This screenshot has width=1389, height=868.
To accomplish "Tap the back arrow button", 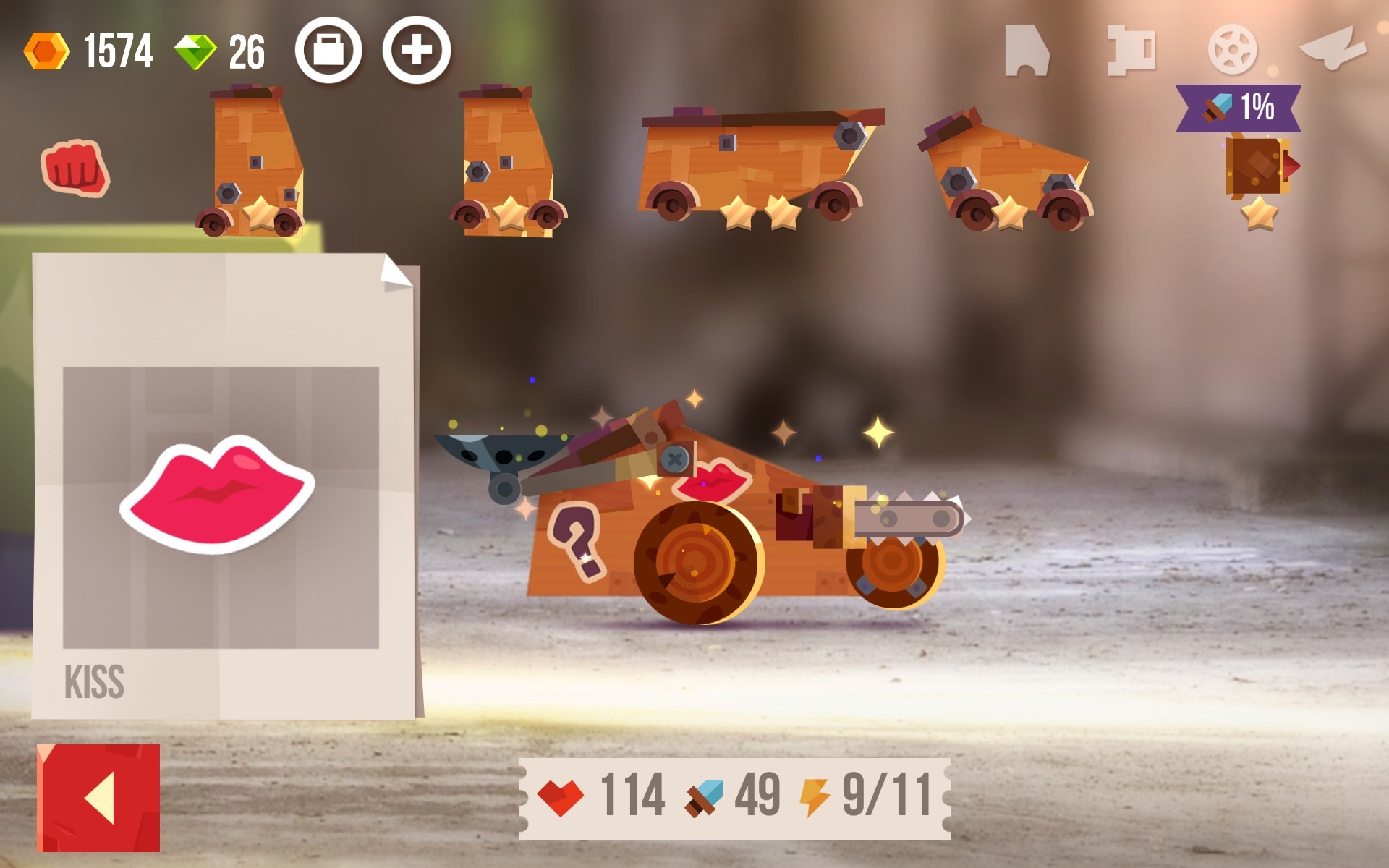I will (x=98, y=796).
